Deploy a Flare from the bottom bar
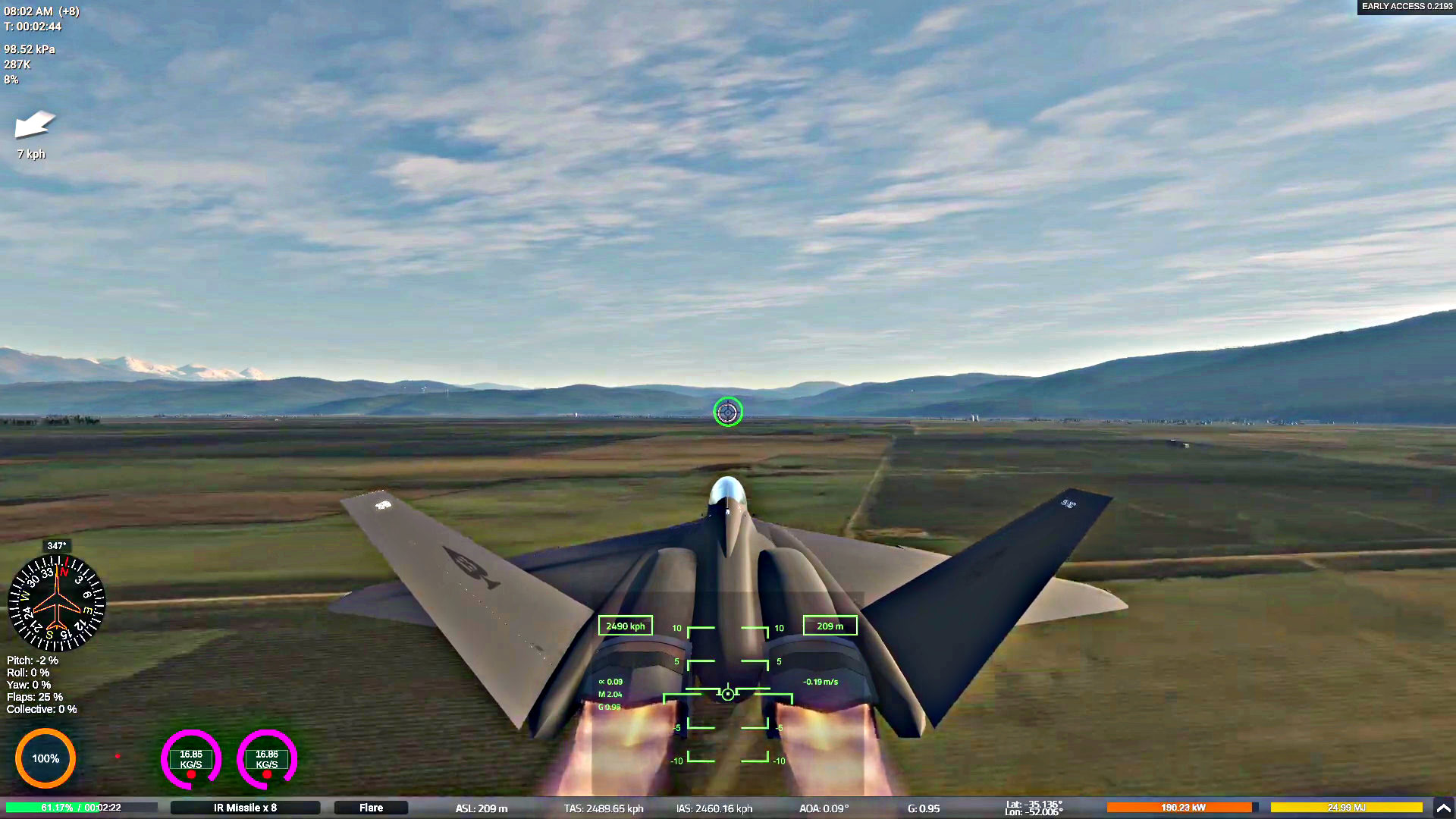Viewport: 1456px width, 819px height. [x=371, y=808]
